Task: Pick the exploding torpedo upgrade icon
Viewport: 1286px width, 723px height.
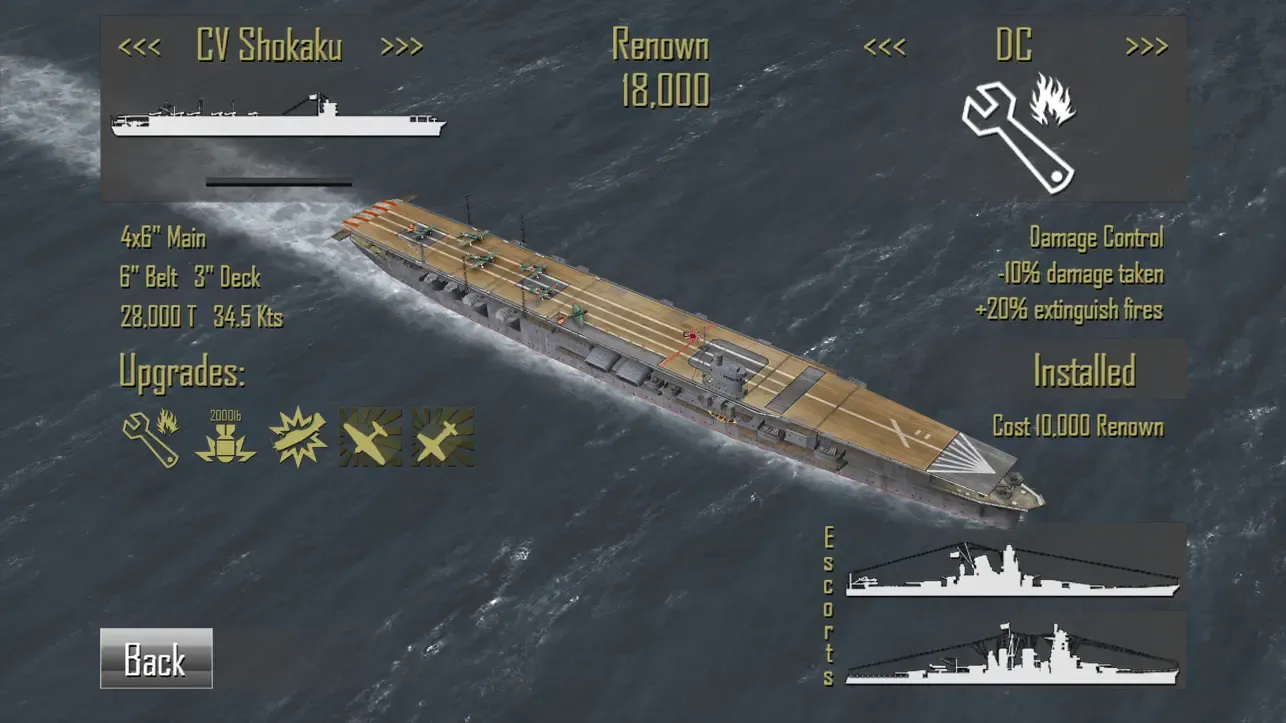Action: point(298,437)
